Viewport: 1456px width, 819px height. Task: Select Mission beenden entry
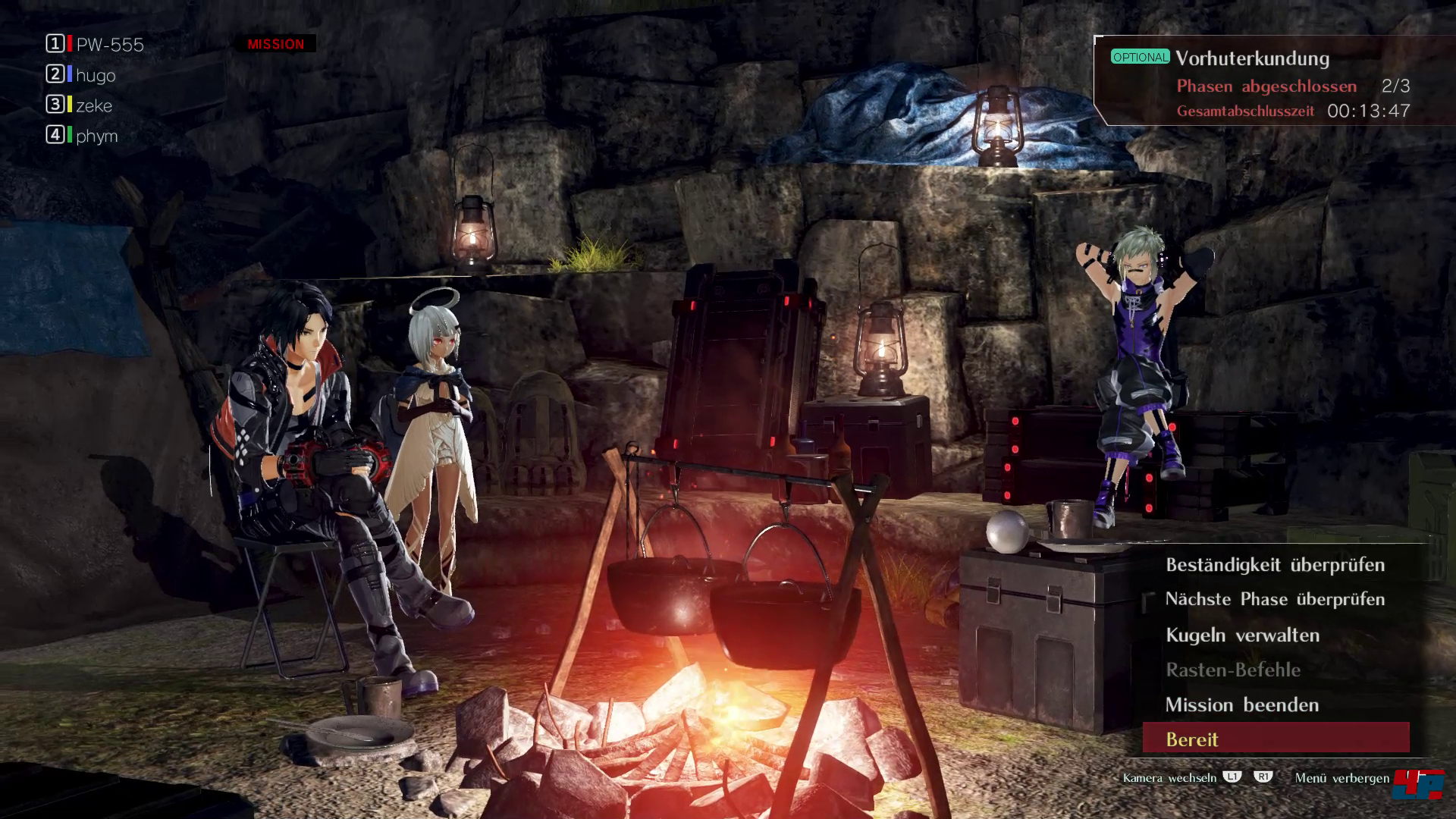pos(1241,705)
